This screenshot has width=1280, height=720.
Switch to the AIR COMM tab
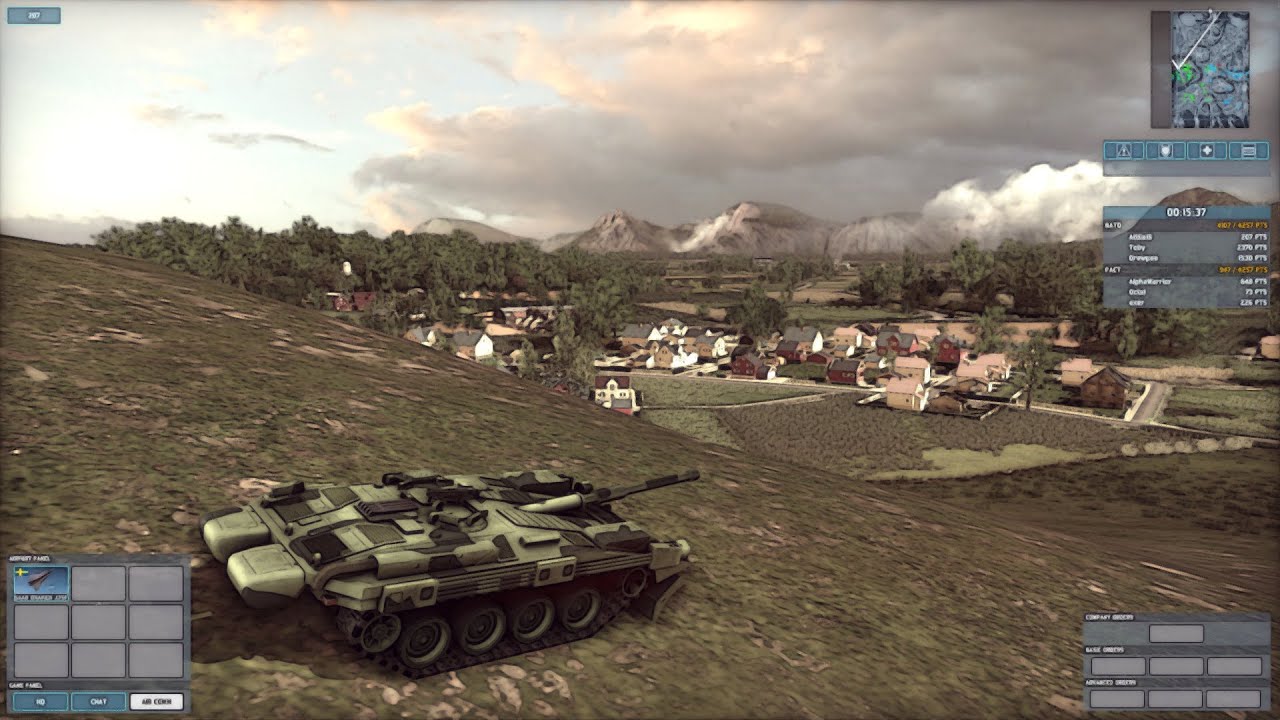157,701
